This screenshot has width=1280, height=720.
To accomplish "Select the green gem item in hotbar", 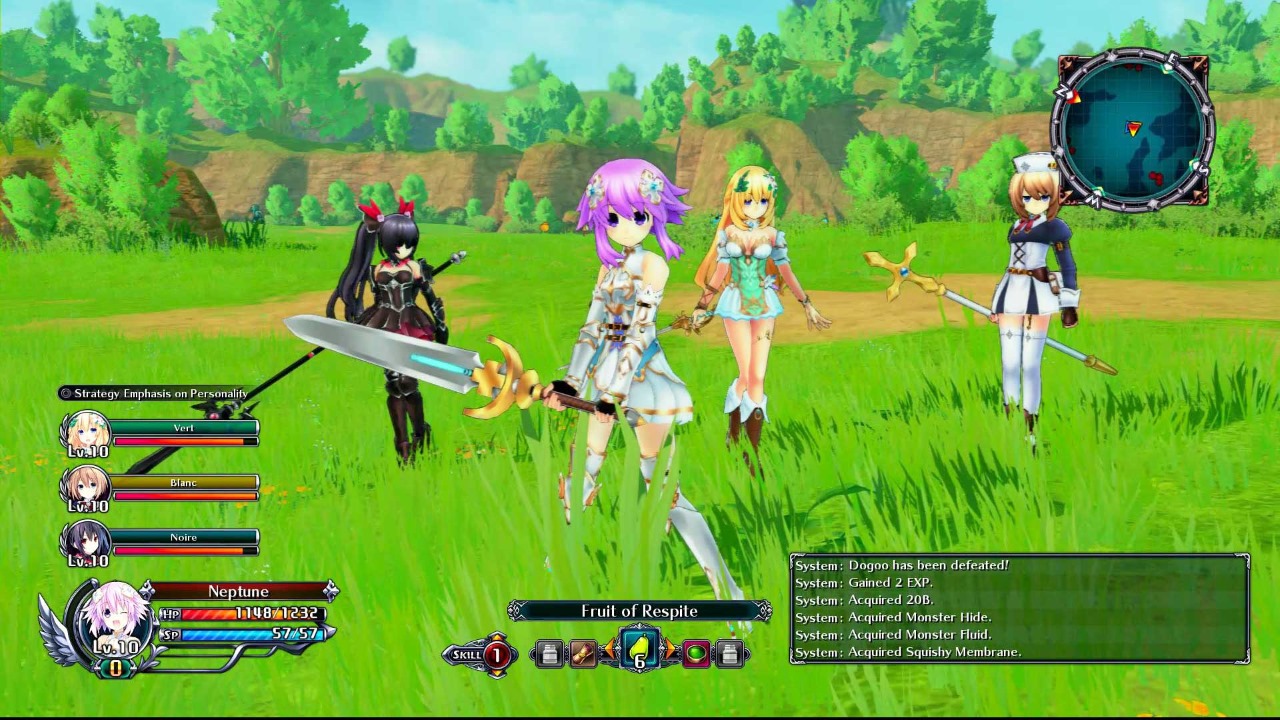I will [x=695, y=653].
